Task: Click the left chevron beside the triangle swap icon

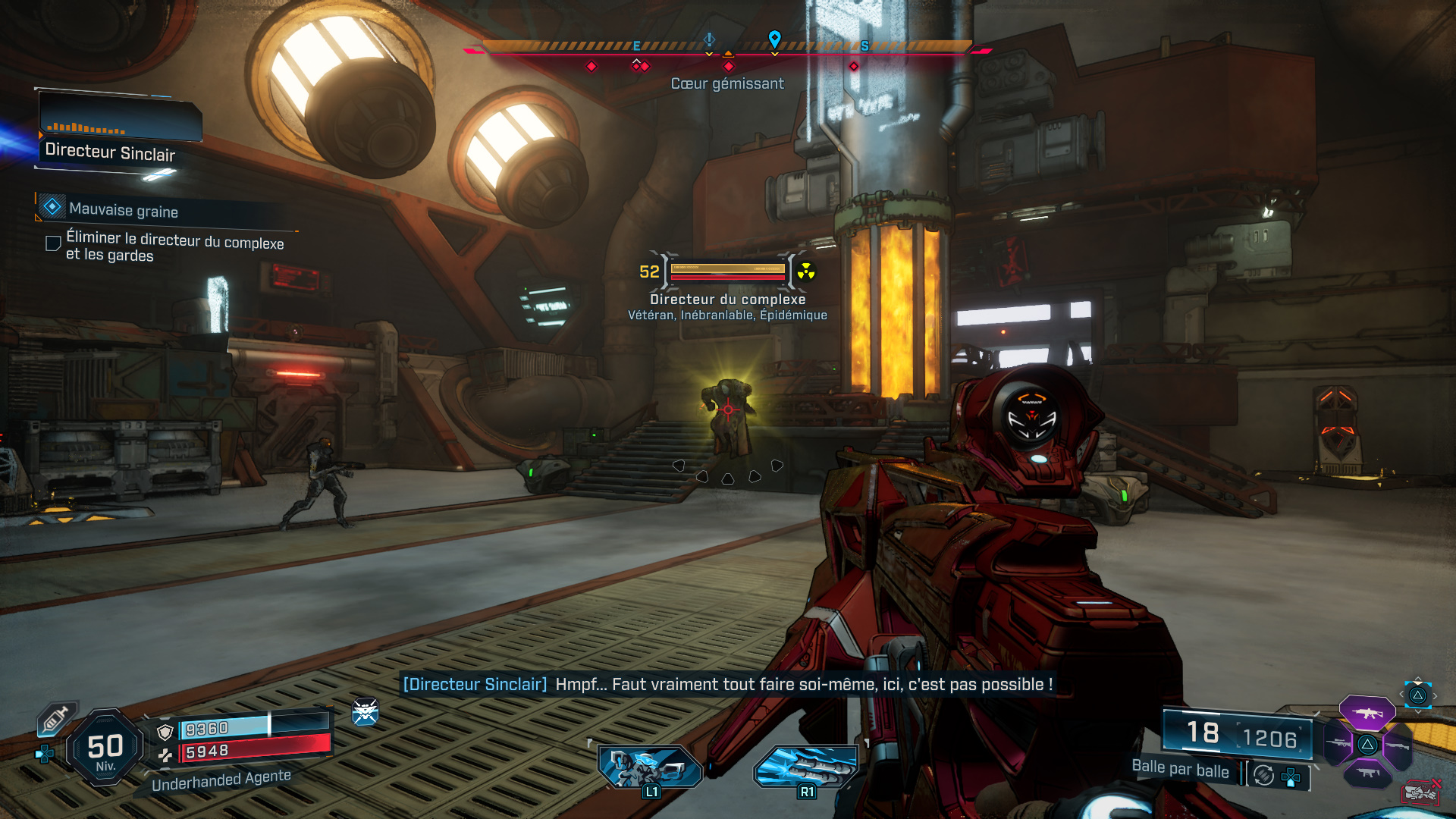Action: point(1401,694)
